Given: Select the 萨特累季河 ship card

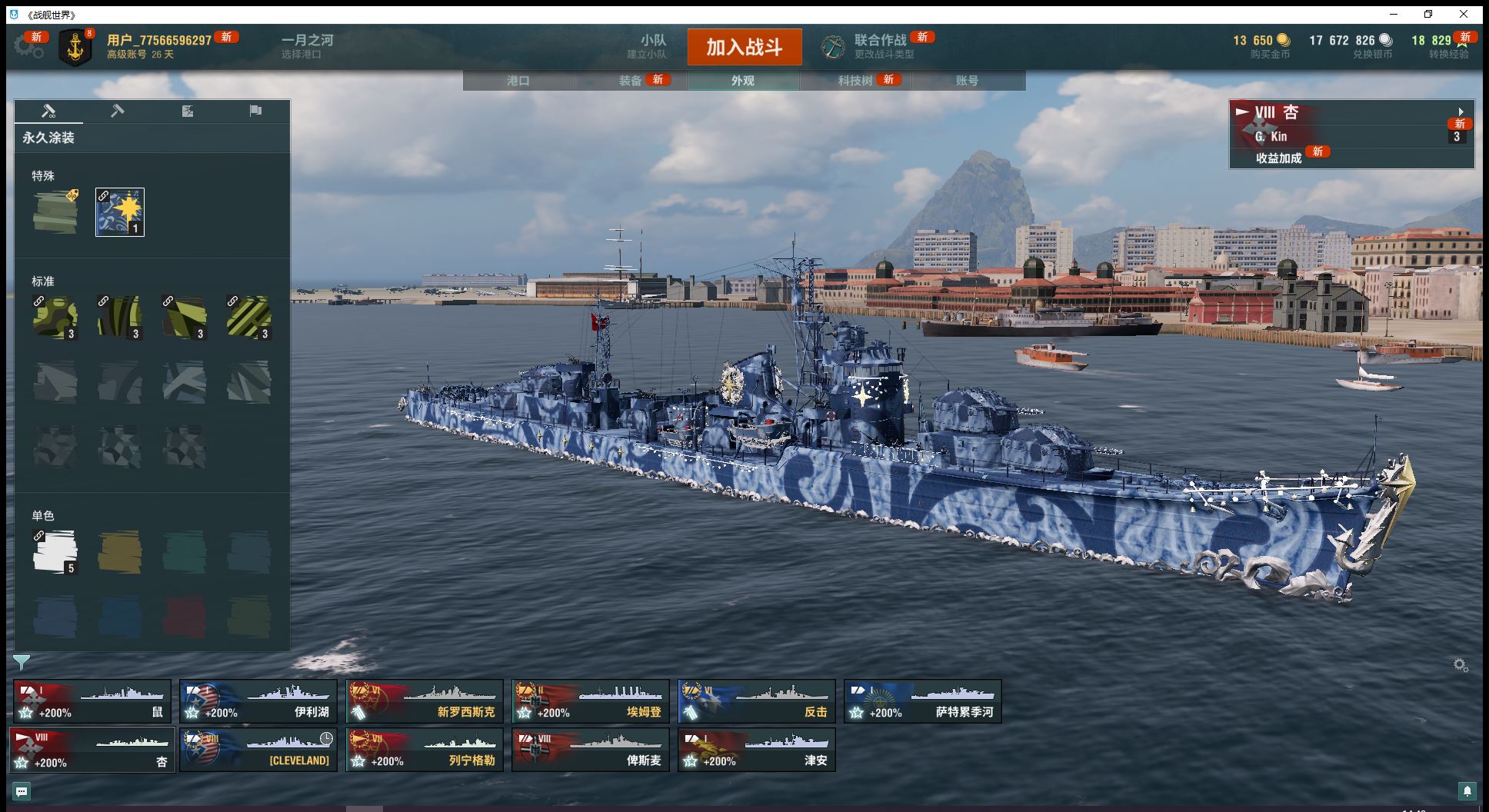Looking at the screenshot, I should 923,701.
